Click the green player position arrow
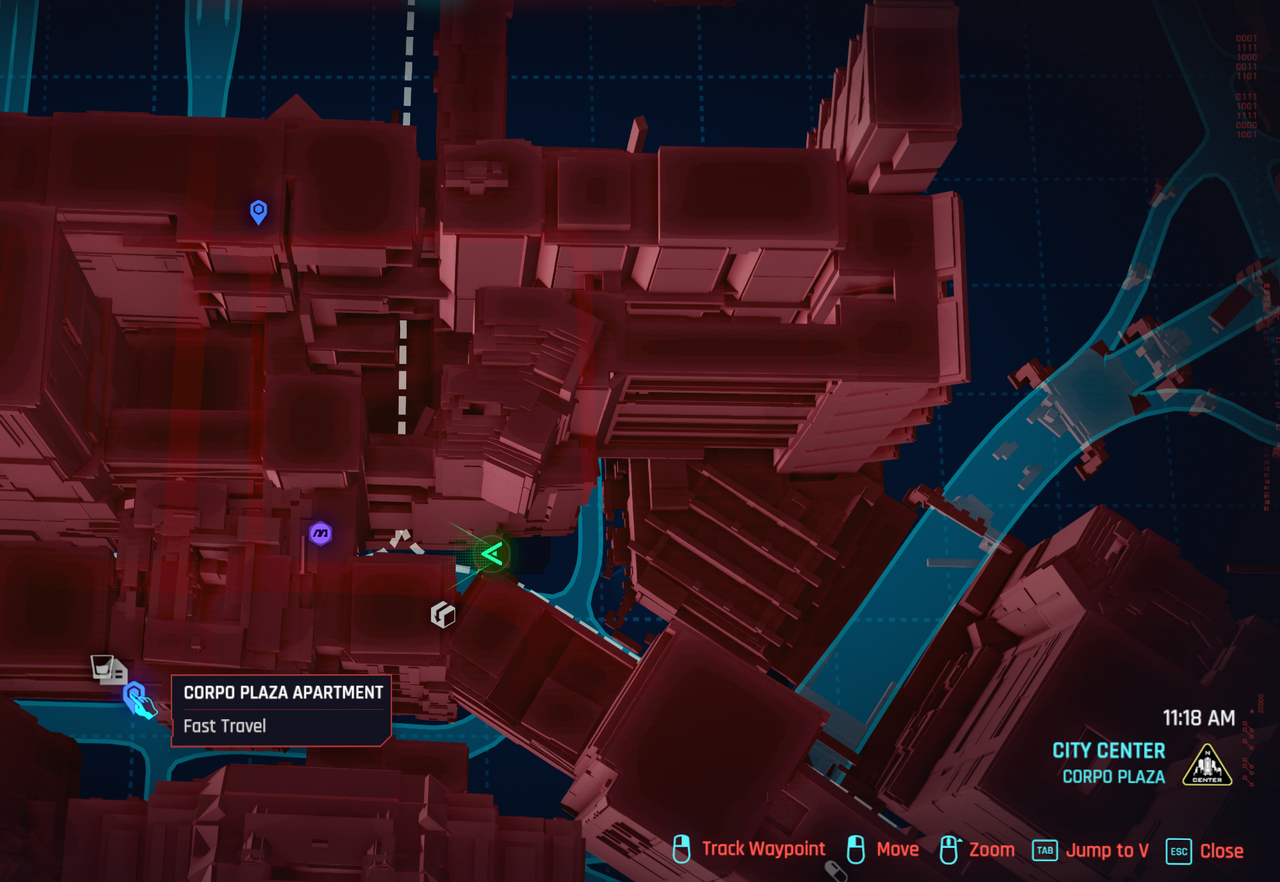This screenshot has height=882, width=1280. click(491, 553)
